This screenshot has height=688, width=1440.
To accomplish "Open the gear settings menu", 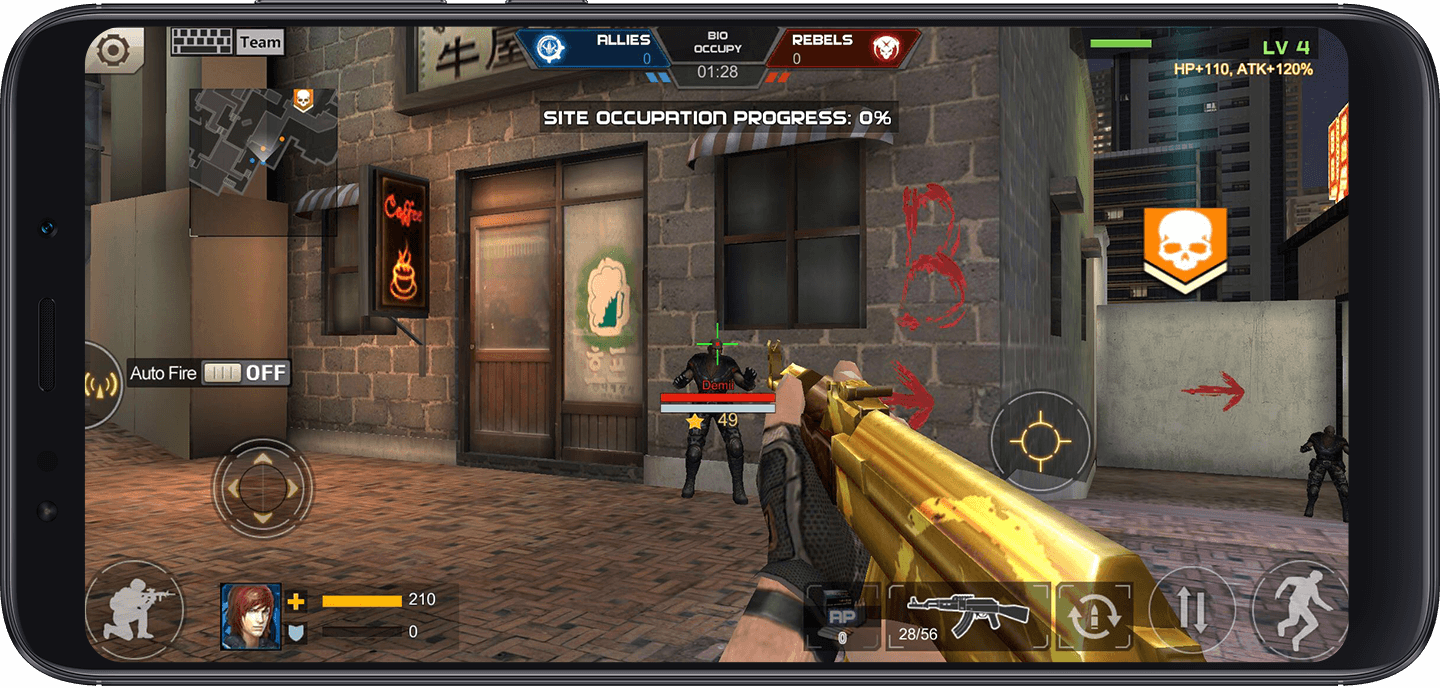I will click(113, 50).
